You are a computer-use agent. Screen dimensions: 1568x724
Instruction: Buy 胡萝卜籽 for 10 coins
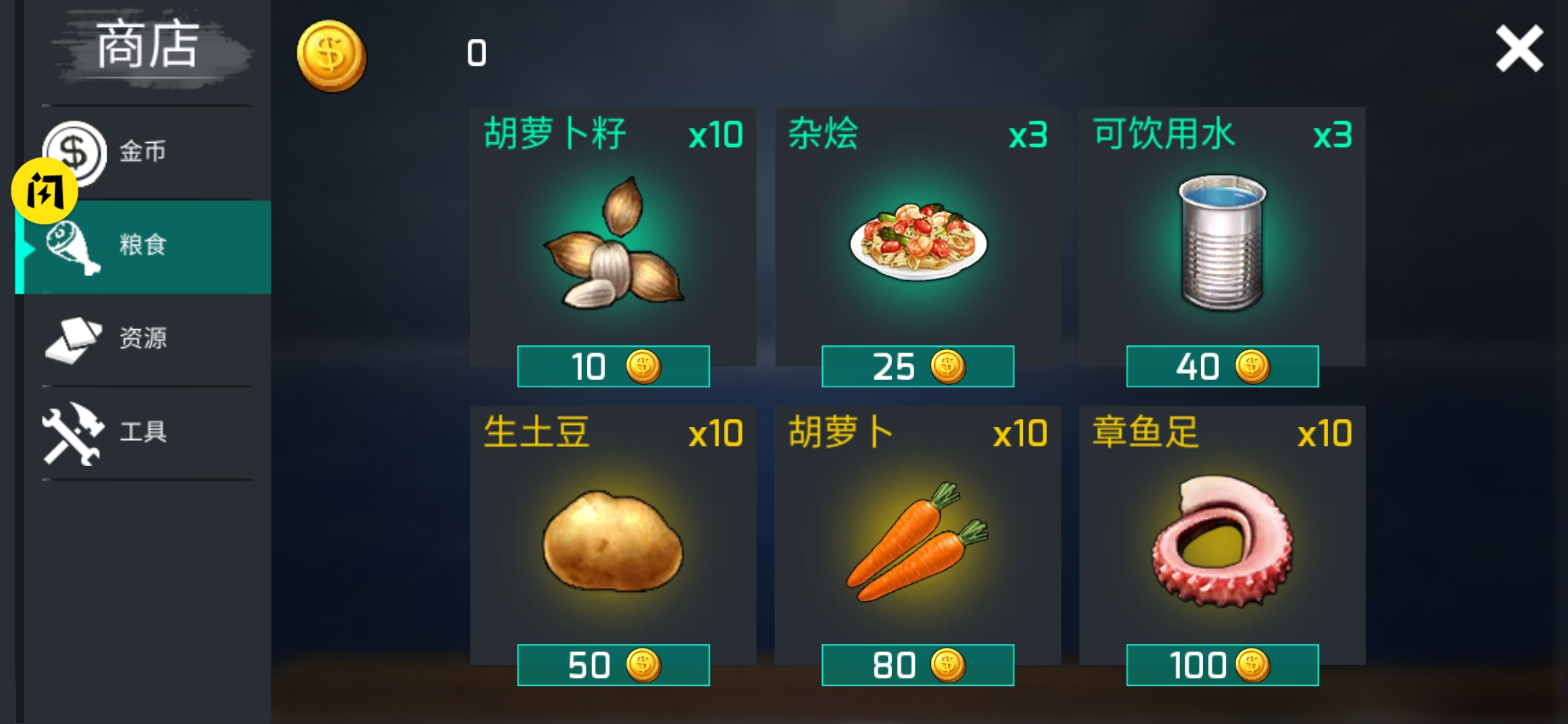point(612,367)
